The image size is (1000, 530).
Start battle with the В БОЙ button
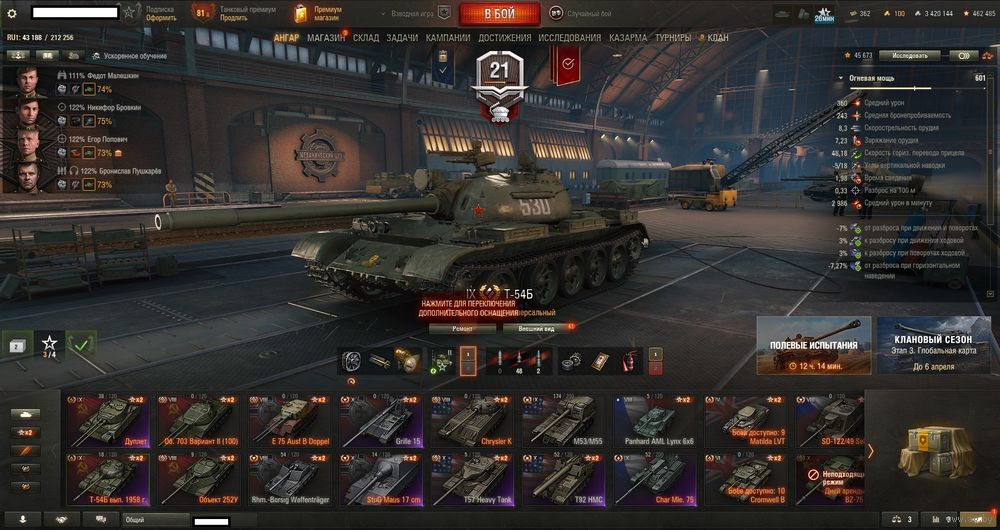pyautogui.click(x=499, y=14)
